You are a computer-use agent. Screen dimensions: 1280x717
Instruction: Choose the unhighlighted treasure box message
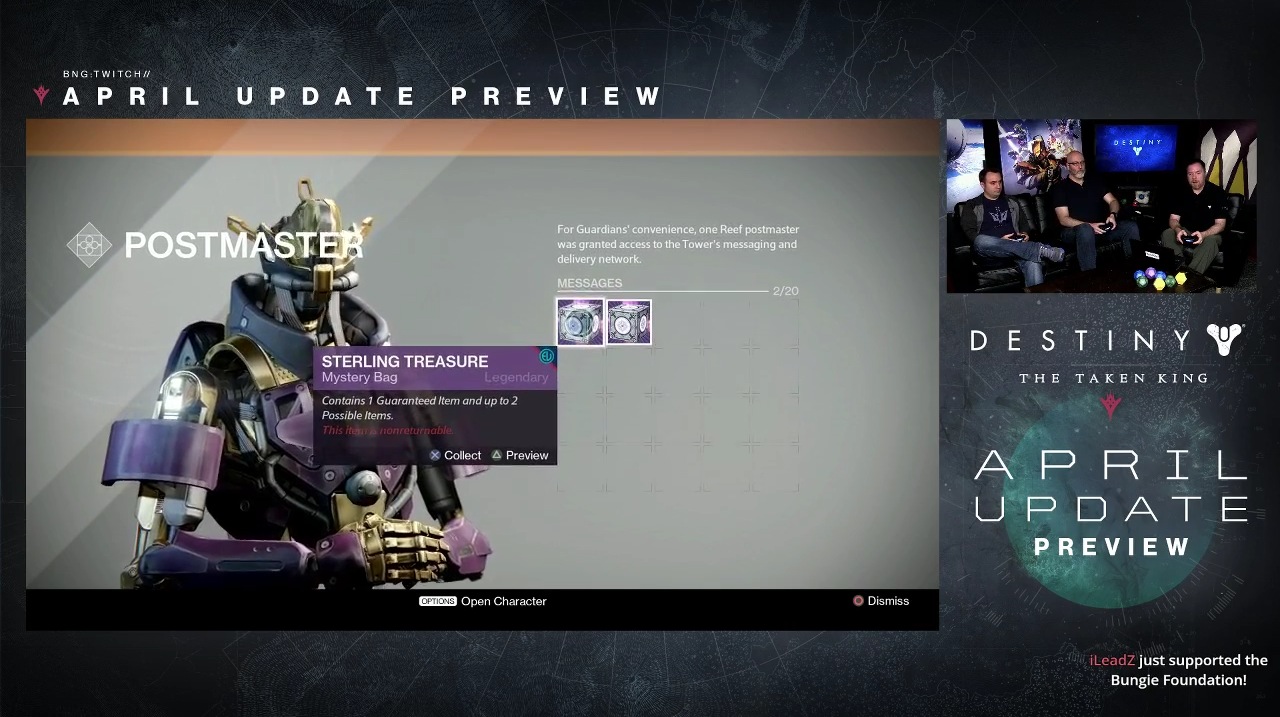[629, 322]
